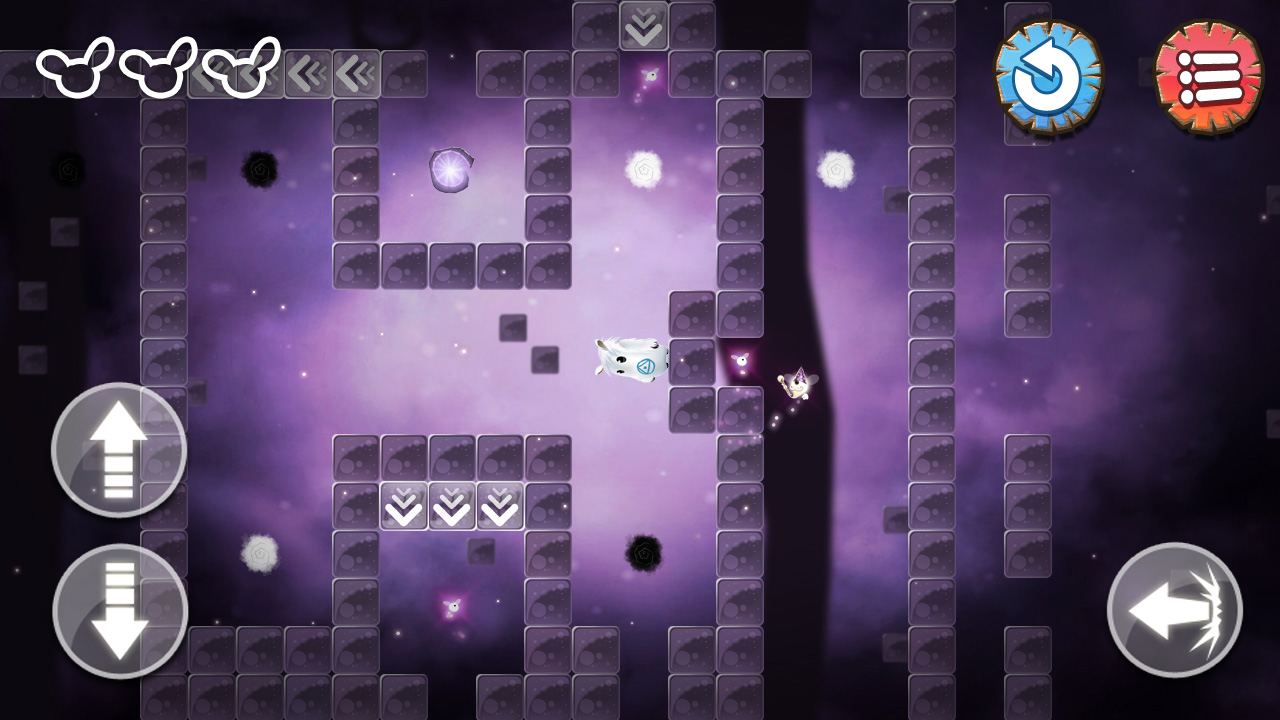The height and width of the screenshot is (720, 1280).
Task: Tap the blue restart level button
Action: 1048,77
